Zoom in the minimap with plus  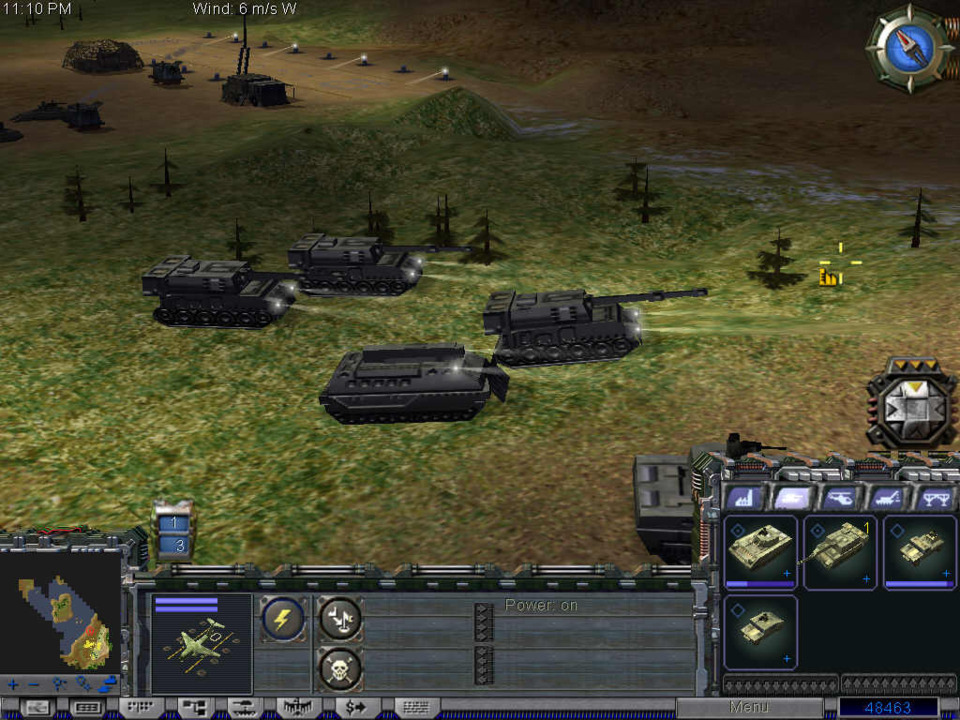pyautogui.click(x=14, y=686)
